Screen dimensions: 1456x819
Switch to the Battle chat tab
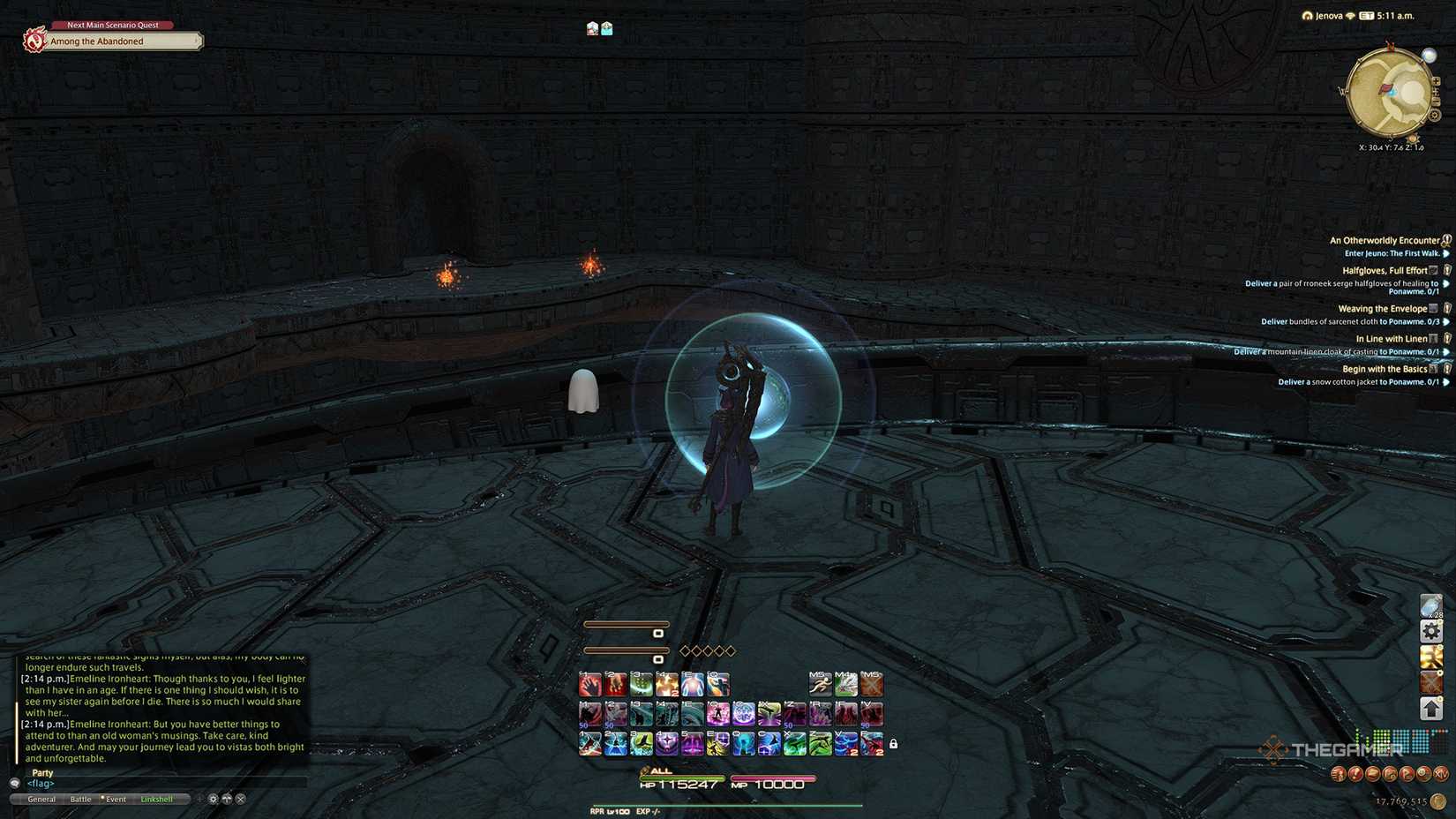click(80, 799)
